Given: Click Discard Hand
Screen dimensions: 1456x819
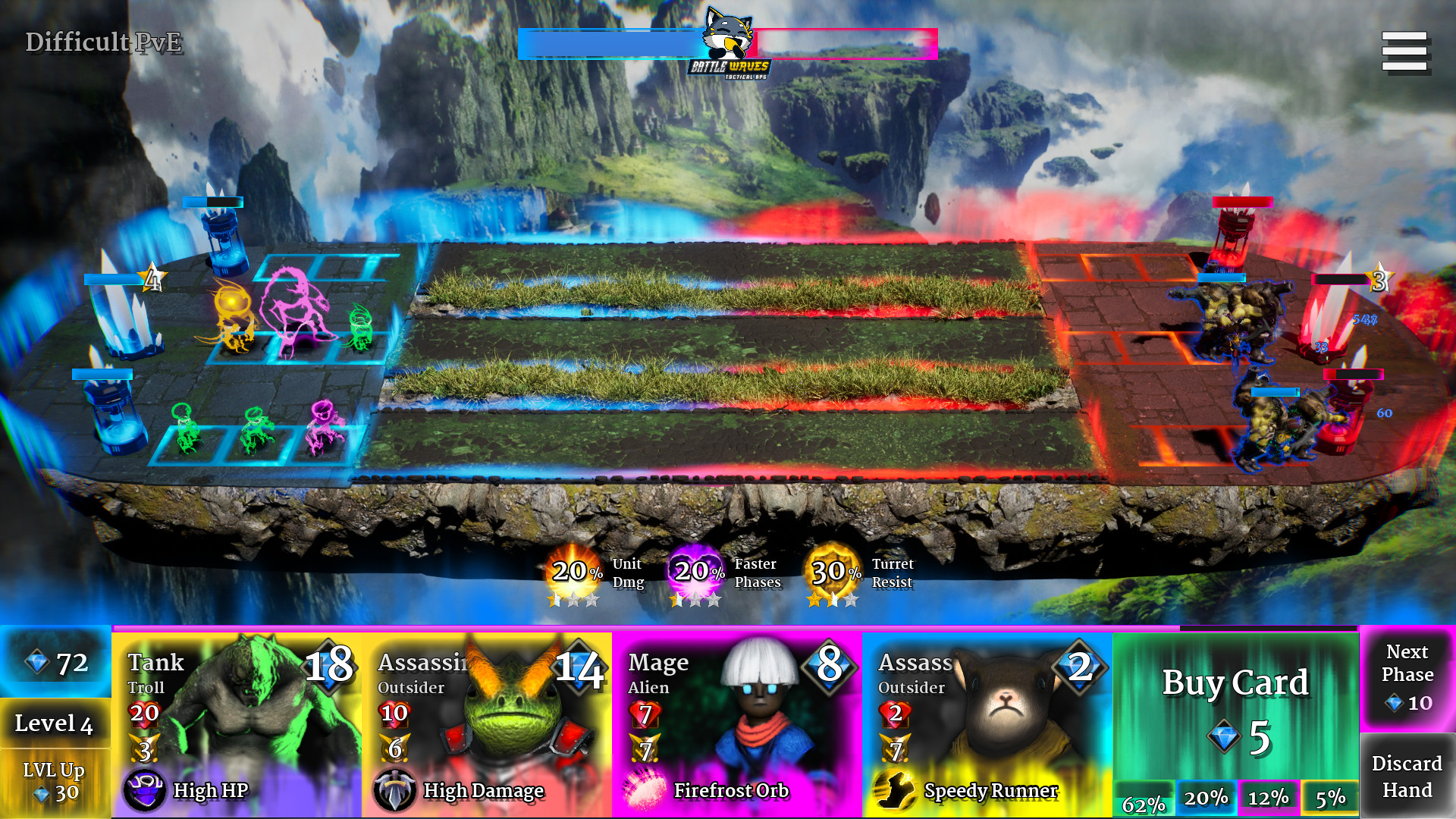Looking at the screenshot, I should point(1407,775).
